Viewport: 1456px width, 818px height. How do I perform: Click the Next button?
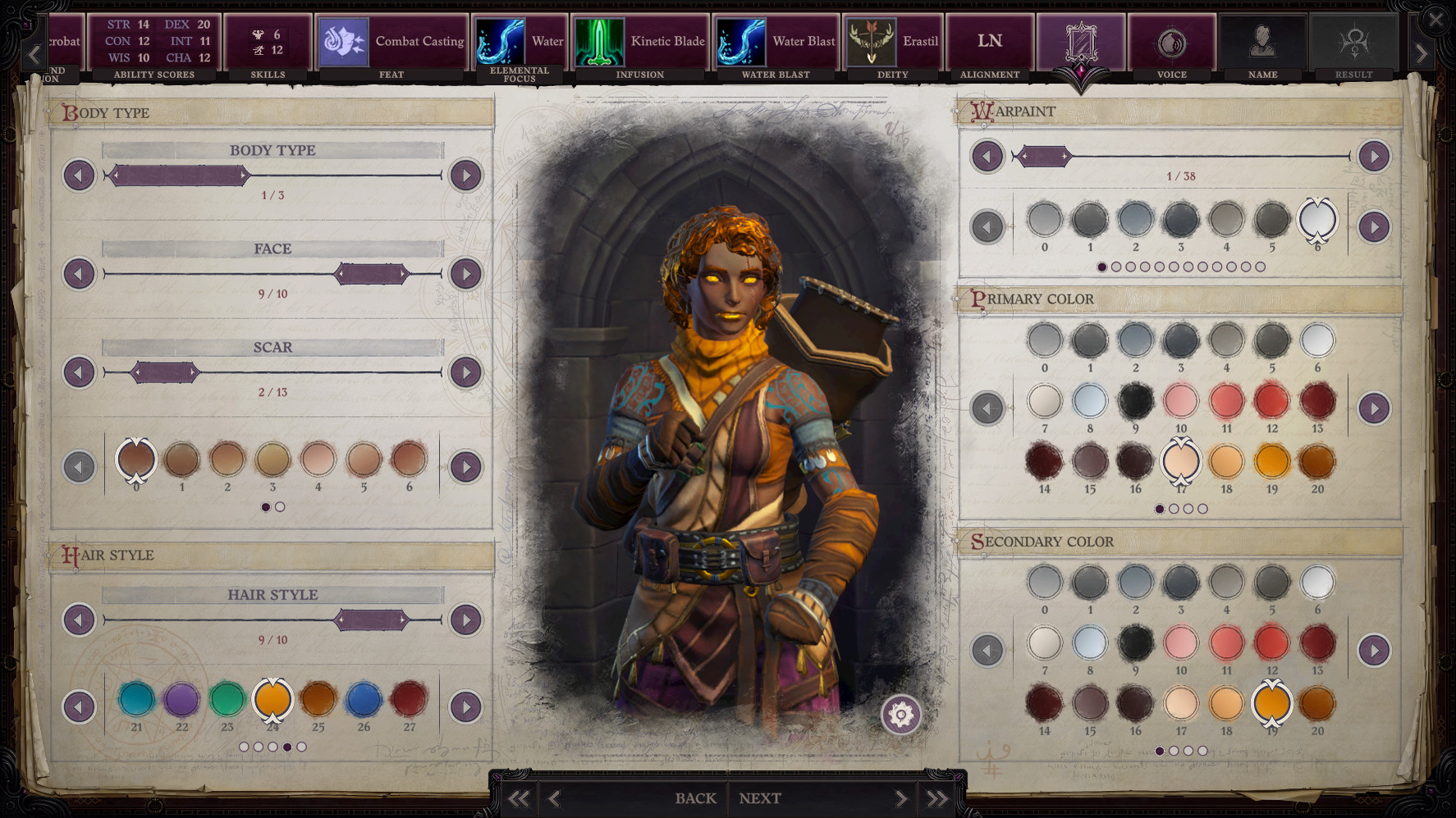pyautogui.click(x=759, y=797)
